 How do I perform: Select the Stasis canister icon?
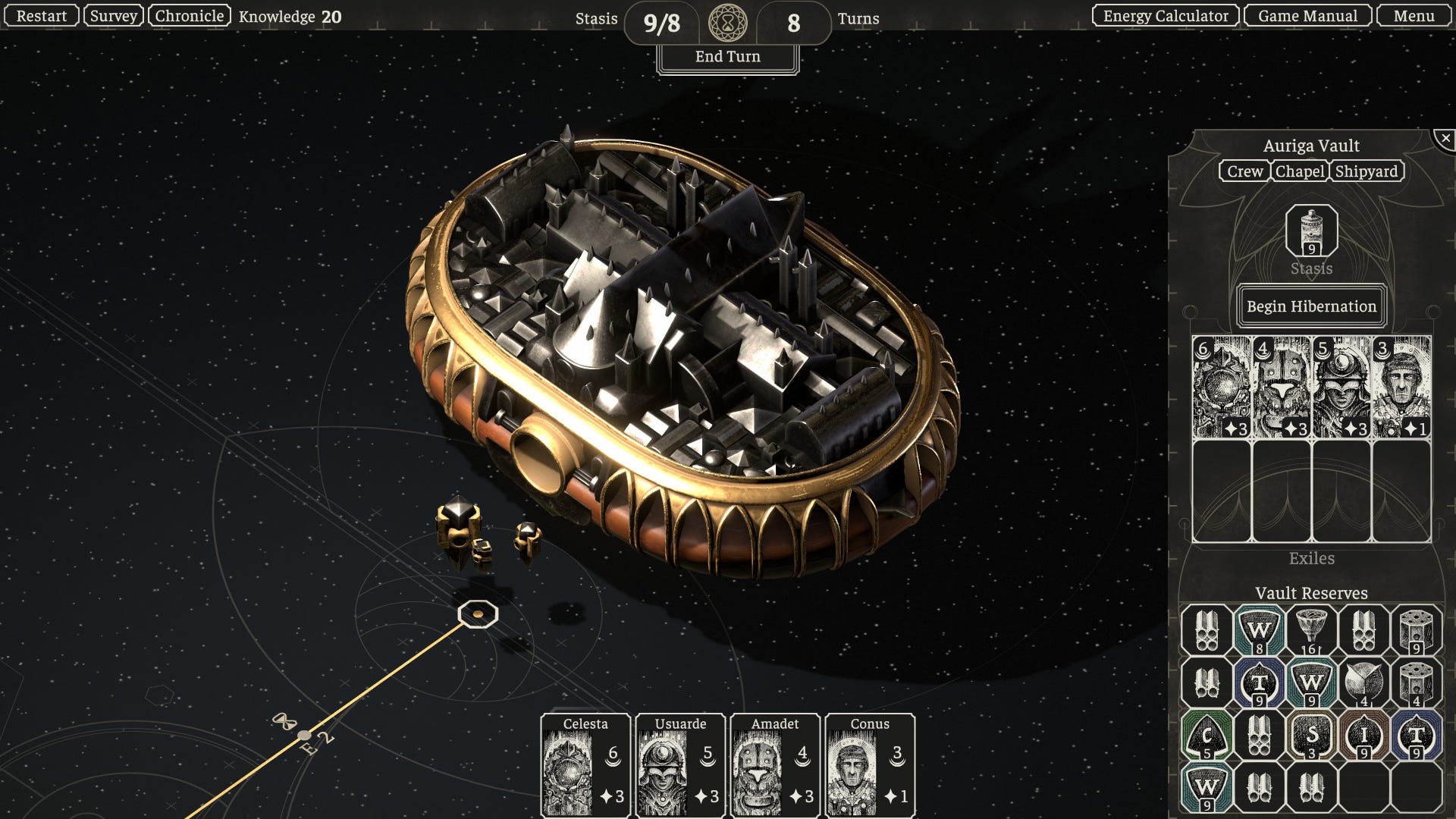point(1311,231)
